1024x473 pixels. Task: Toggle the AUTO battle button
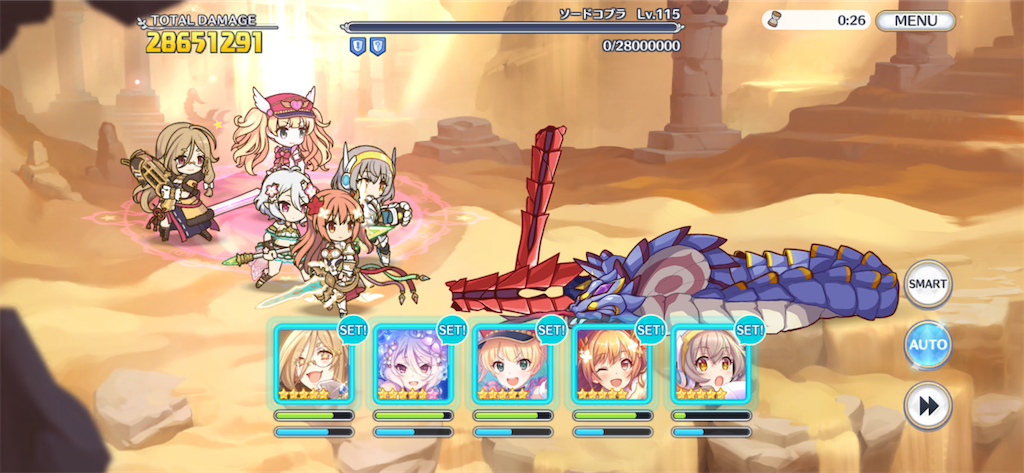[927, 345]
